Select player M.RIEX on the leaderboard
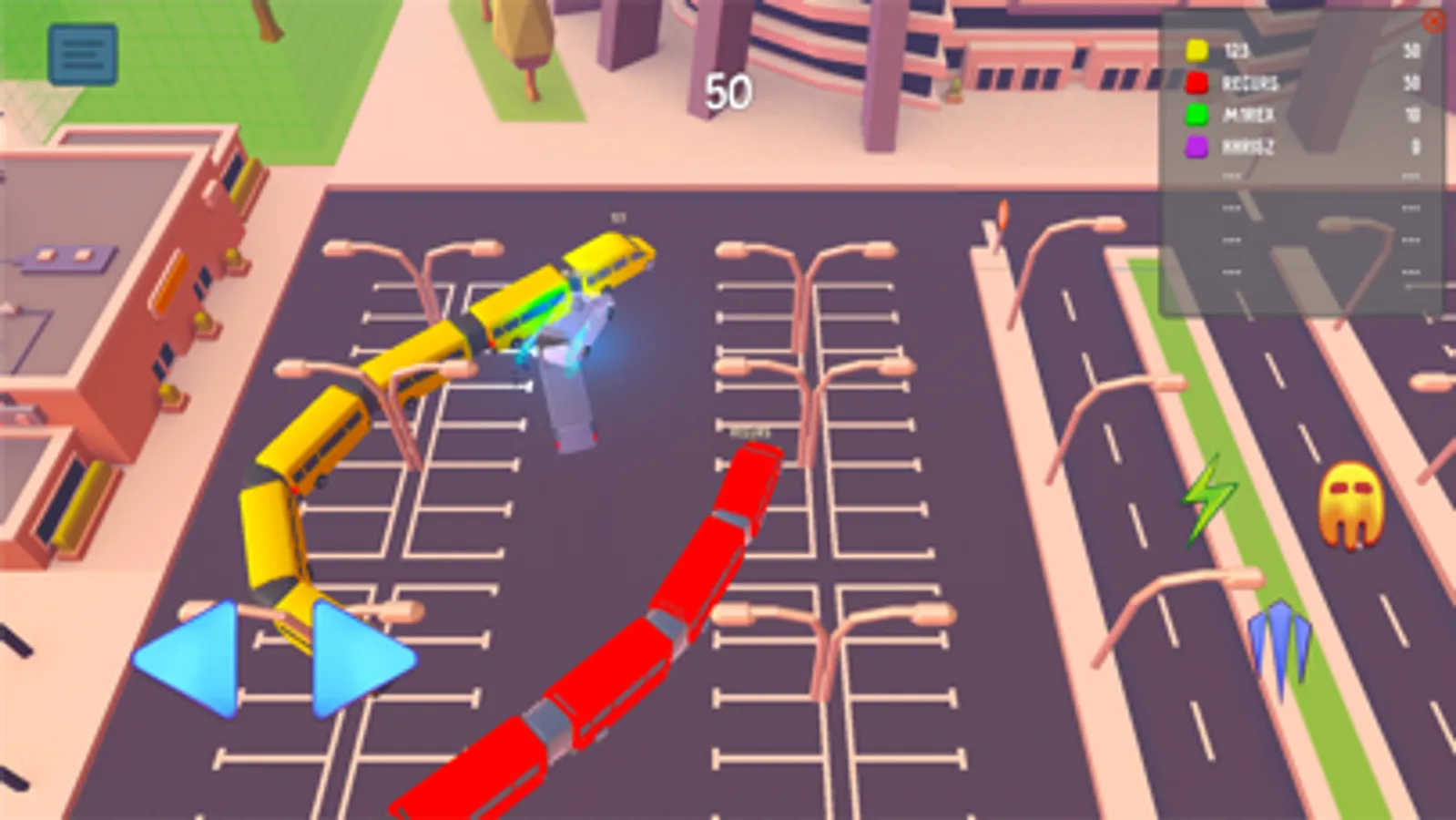 (1249, 116)
